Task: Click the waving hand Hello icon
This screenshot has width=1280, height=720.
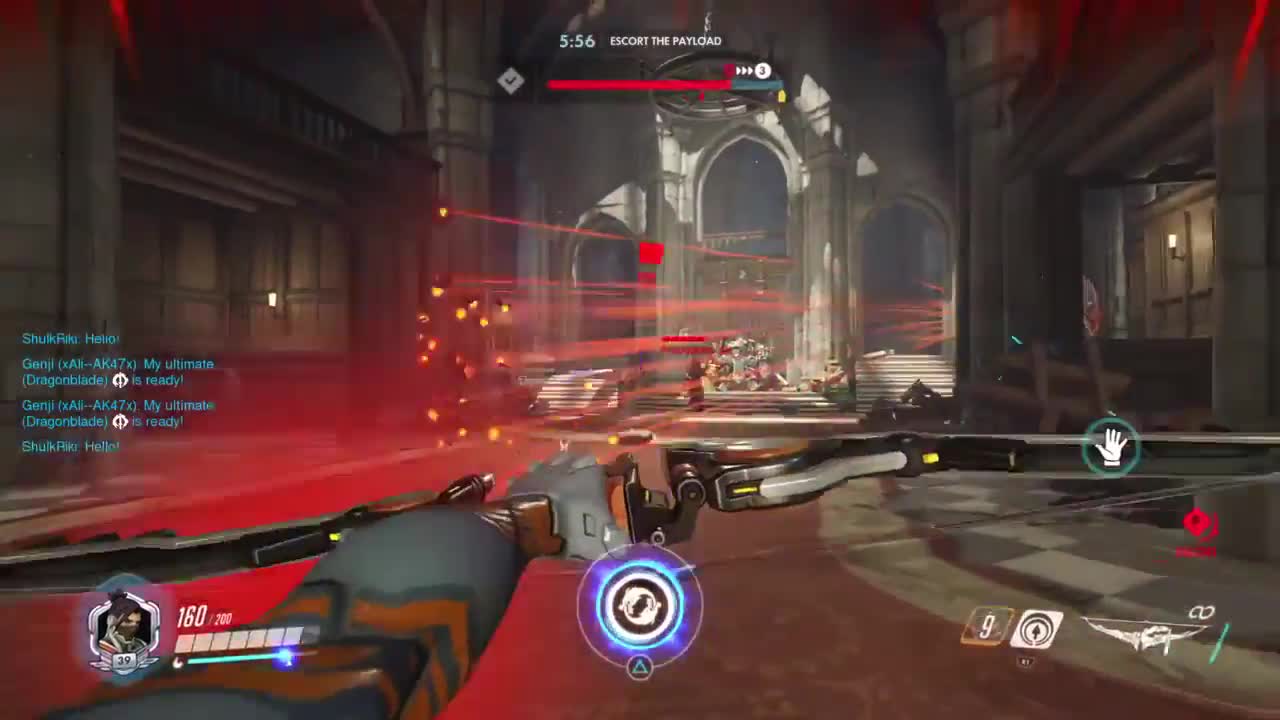Action: (1111, 447)
